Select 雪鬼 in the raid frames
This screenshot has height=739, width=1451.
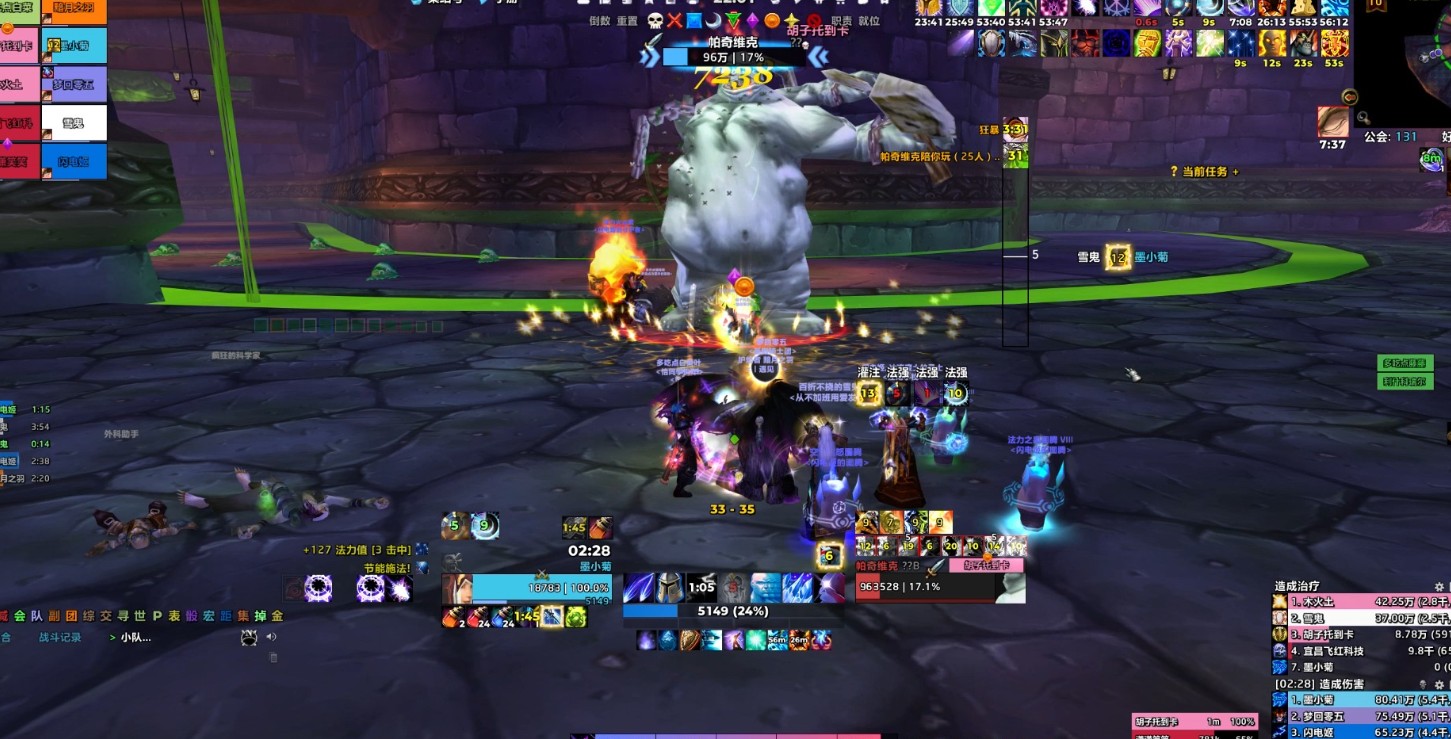74,123
